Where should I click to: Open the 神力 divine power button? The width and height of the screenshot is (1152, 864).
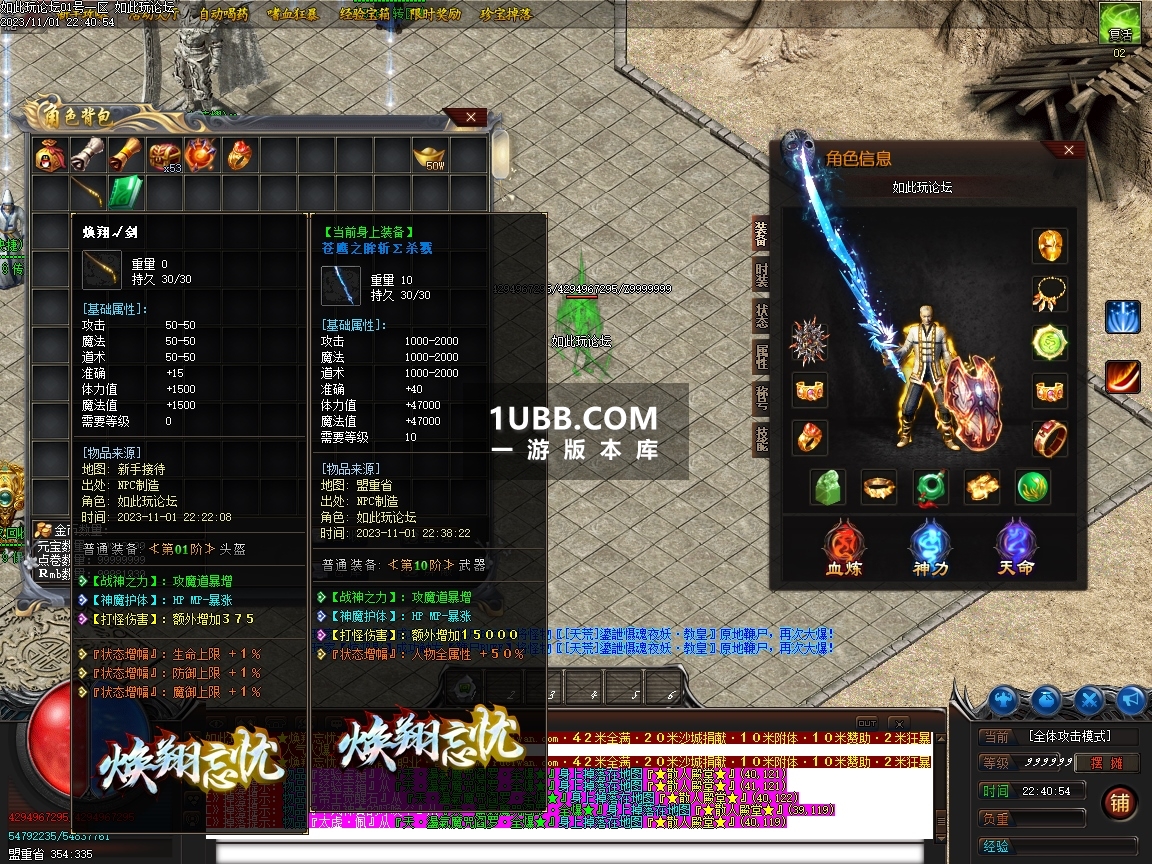930,548
